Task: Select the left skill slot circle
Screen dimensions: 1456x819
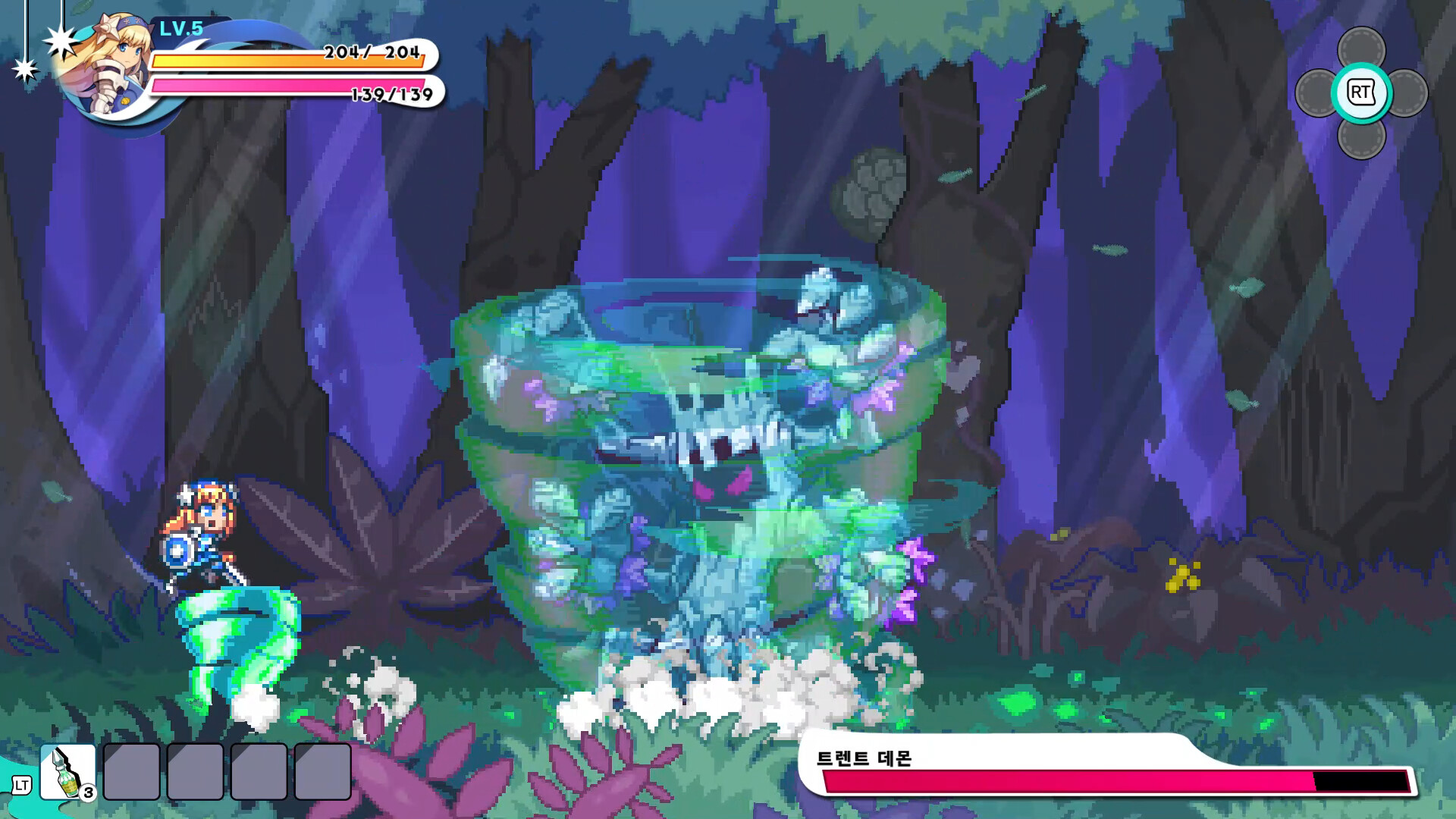Action: [x=1314, y=93]
